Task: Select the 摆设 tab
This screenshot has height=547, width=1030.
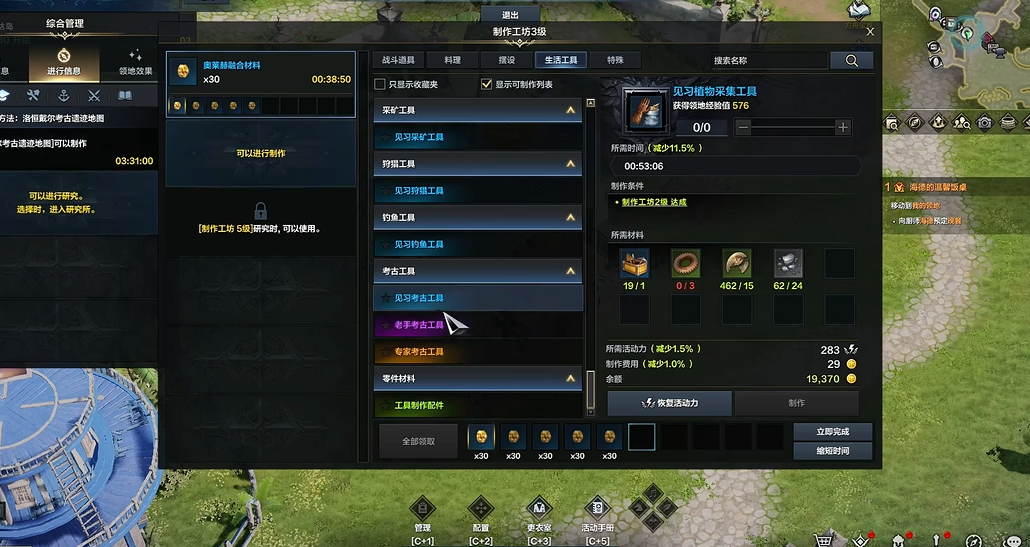Action: [x=507, y=60]
